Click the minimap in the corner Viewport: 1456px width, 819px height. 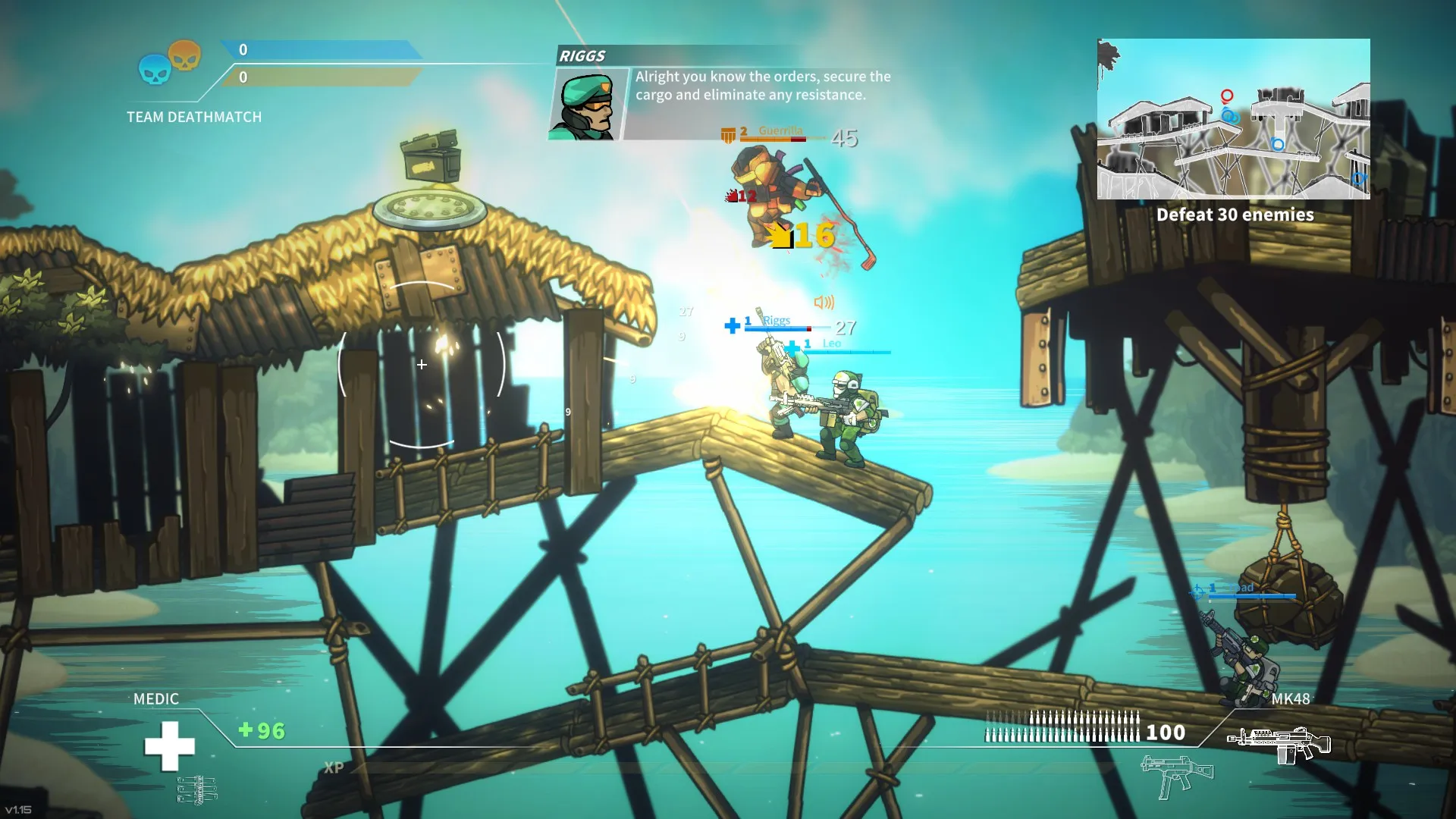tap(1233, 119)
